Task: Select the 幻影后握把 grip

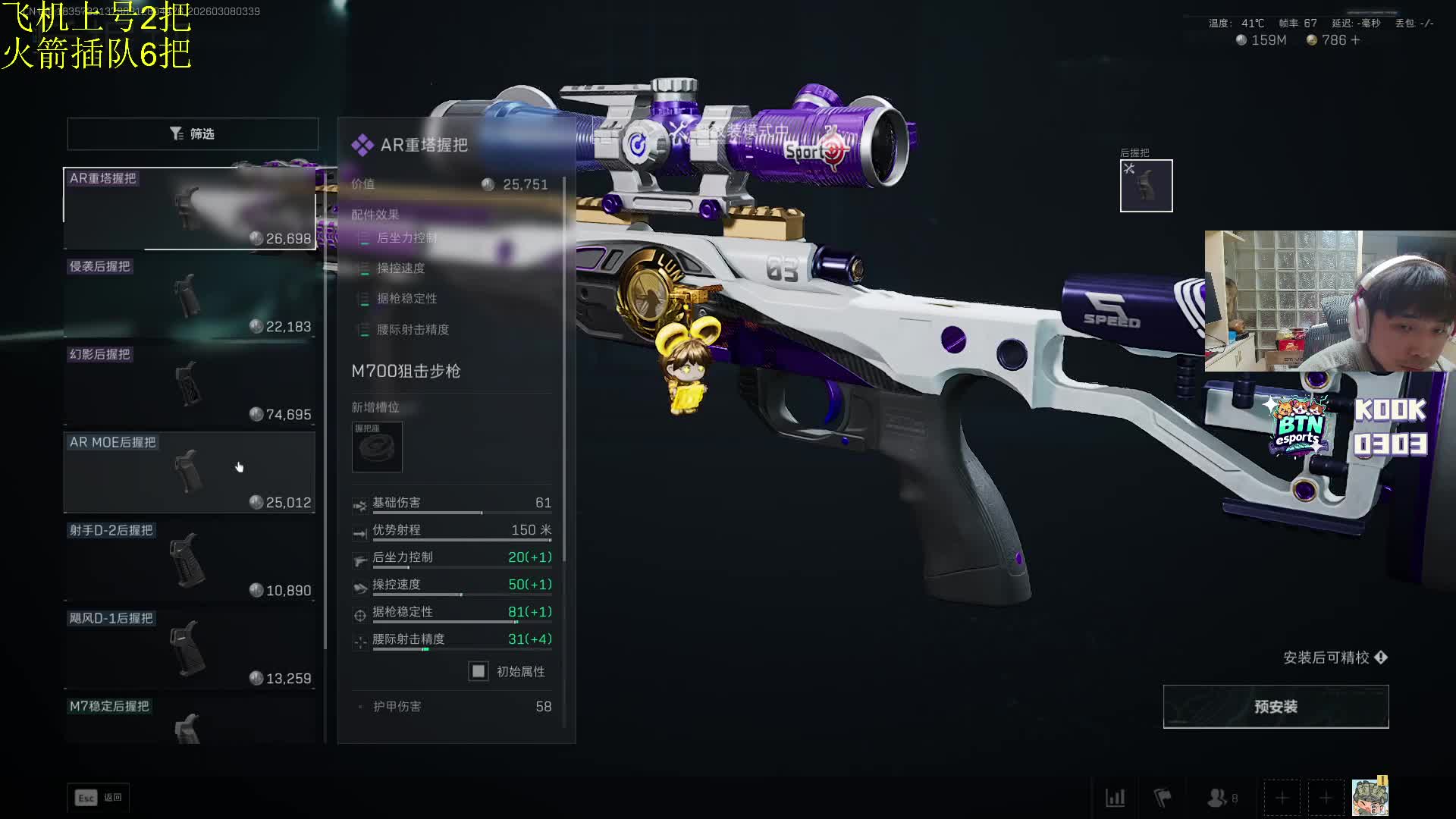Action: [x=190, y=384]
